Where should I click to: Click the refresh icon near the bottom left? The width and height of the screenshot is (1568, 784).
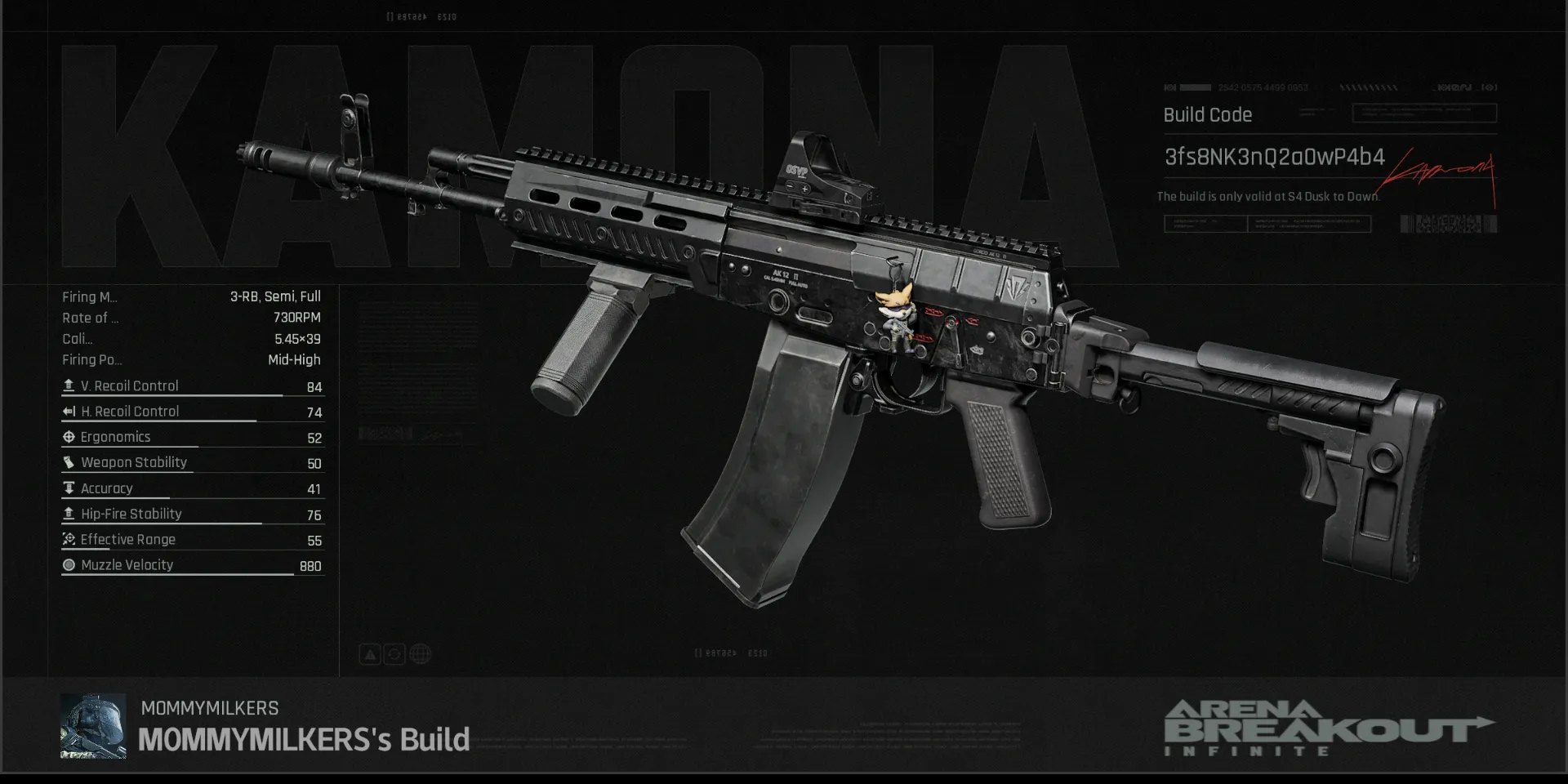point(394,653)
